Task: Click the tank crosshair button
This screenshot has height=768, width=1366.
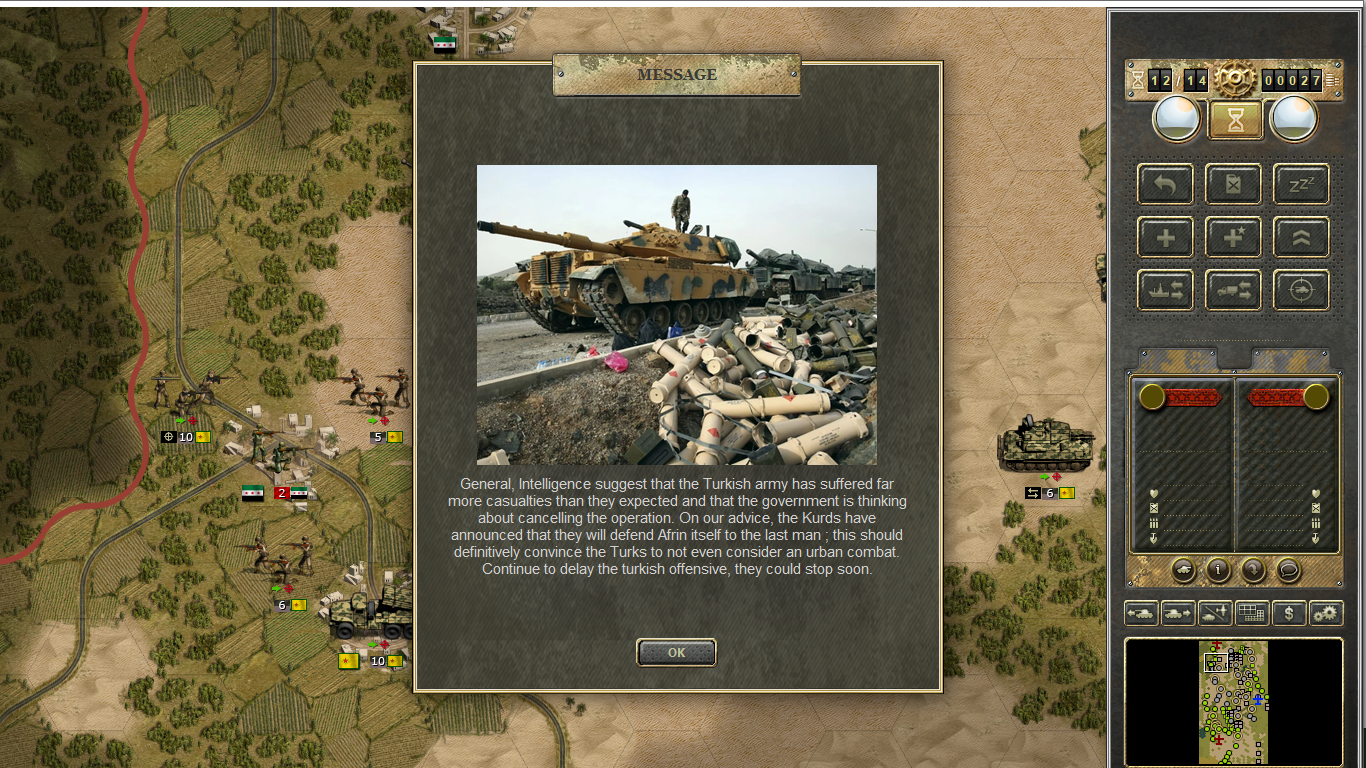Action: (x=1301, y=290)
